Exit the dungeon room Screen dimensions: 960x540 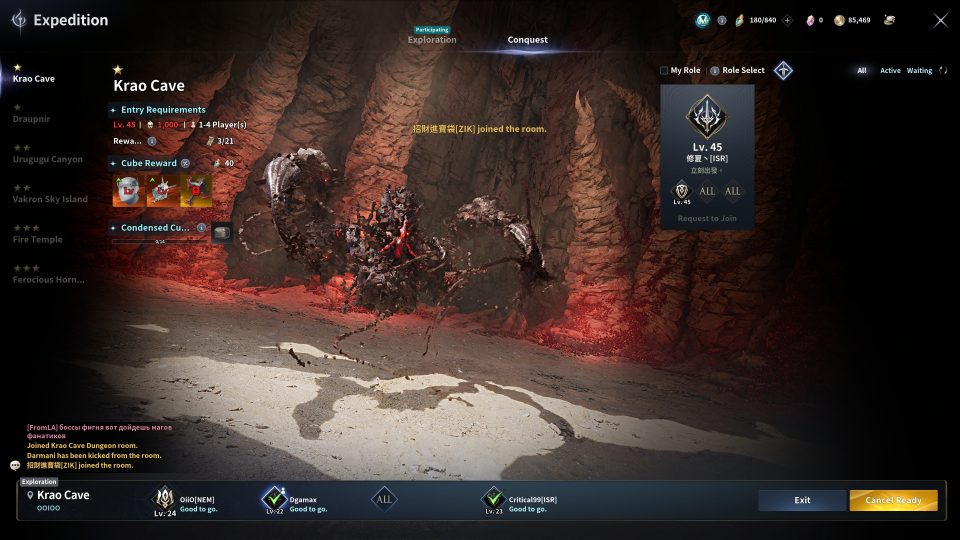[x=802, y=500]
